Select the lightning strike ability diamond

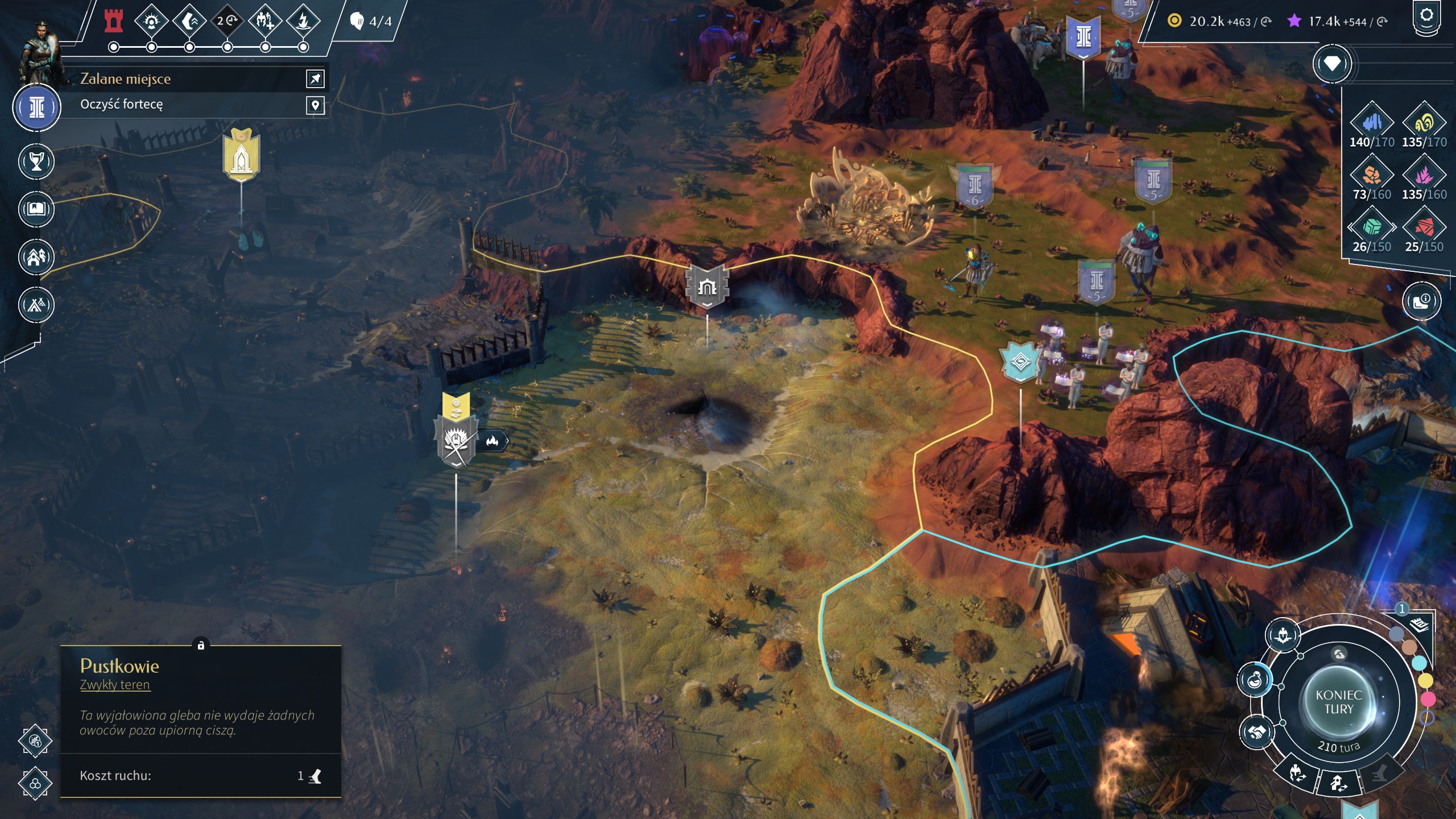coord(303,22)
